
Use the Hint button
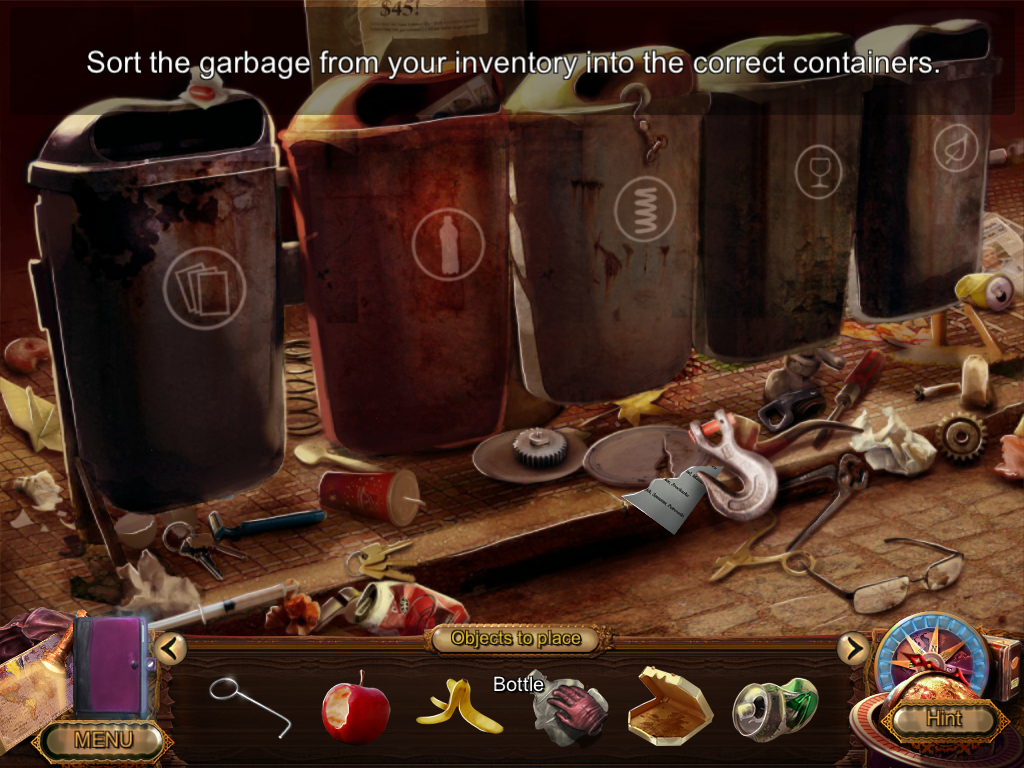943,718
